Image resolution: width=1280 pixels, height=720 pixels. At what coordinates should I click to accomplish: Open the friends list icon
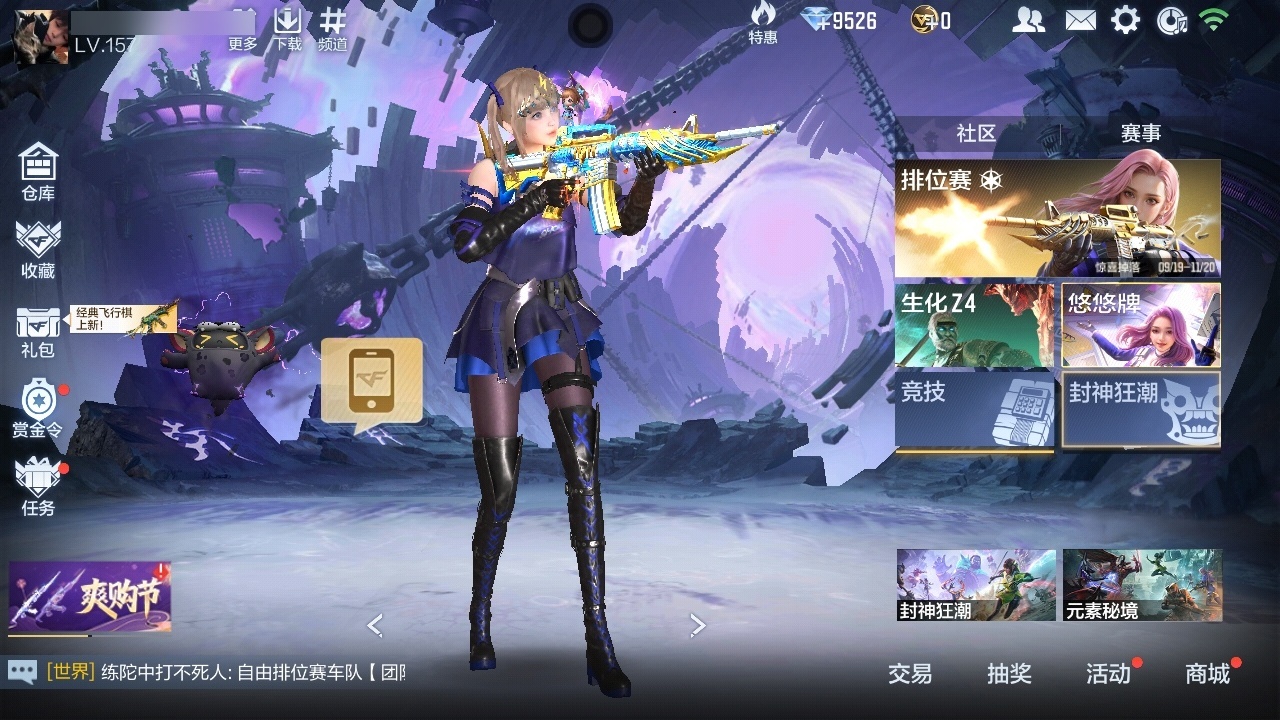pyautogui.click(x=1028, y=20)
